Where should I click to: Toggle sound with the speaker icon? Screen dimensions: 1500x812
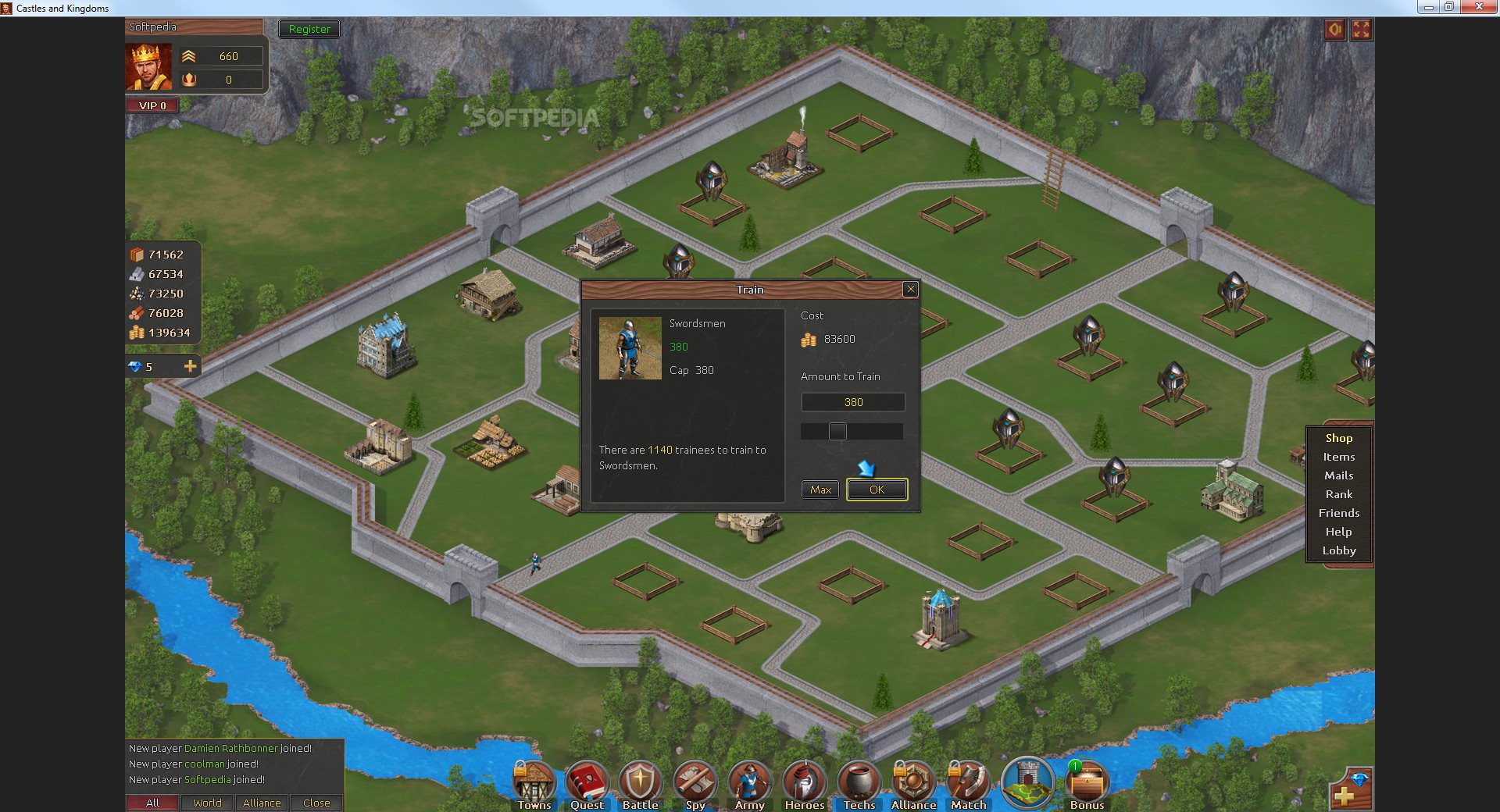pos(1334,30)
